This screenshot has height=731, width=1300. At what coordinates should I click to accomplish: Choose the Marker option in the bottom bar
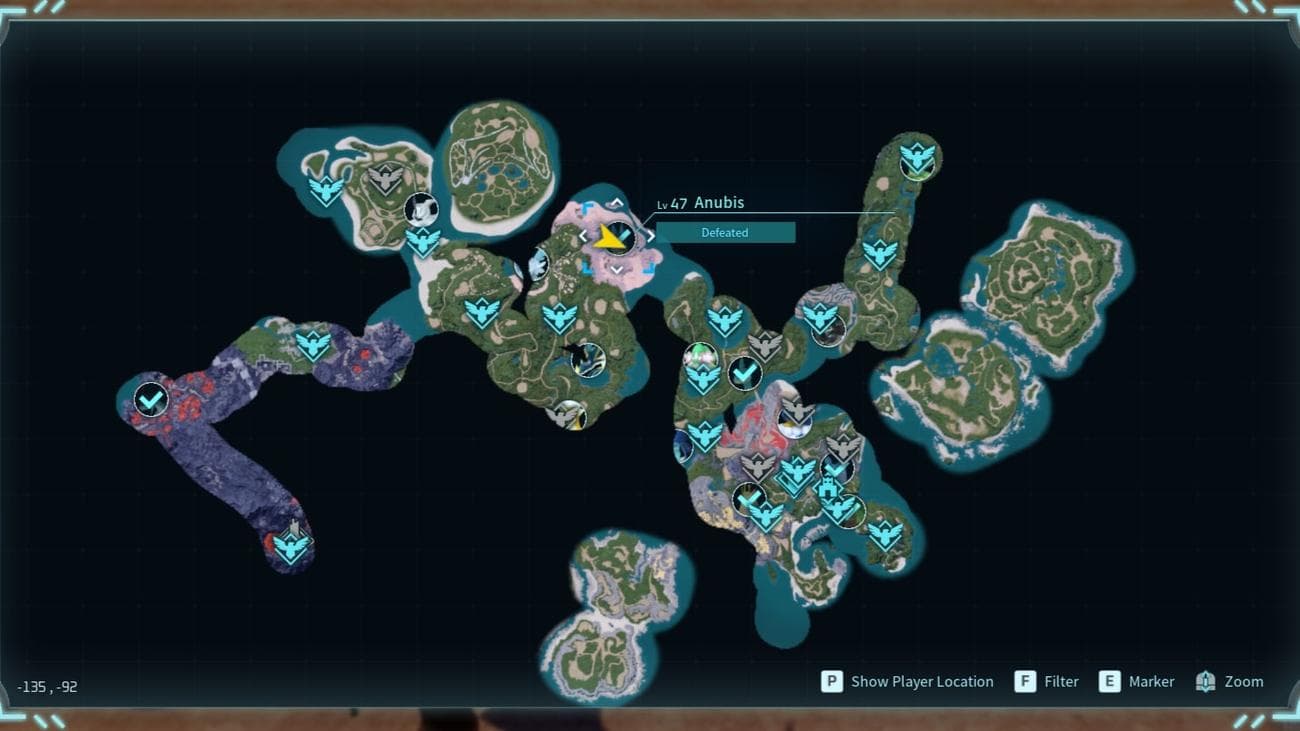coord(1137,682)
